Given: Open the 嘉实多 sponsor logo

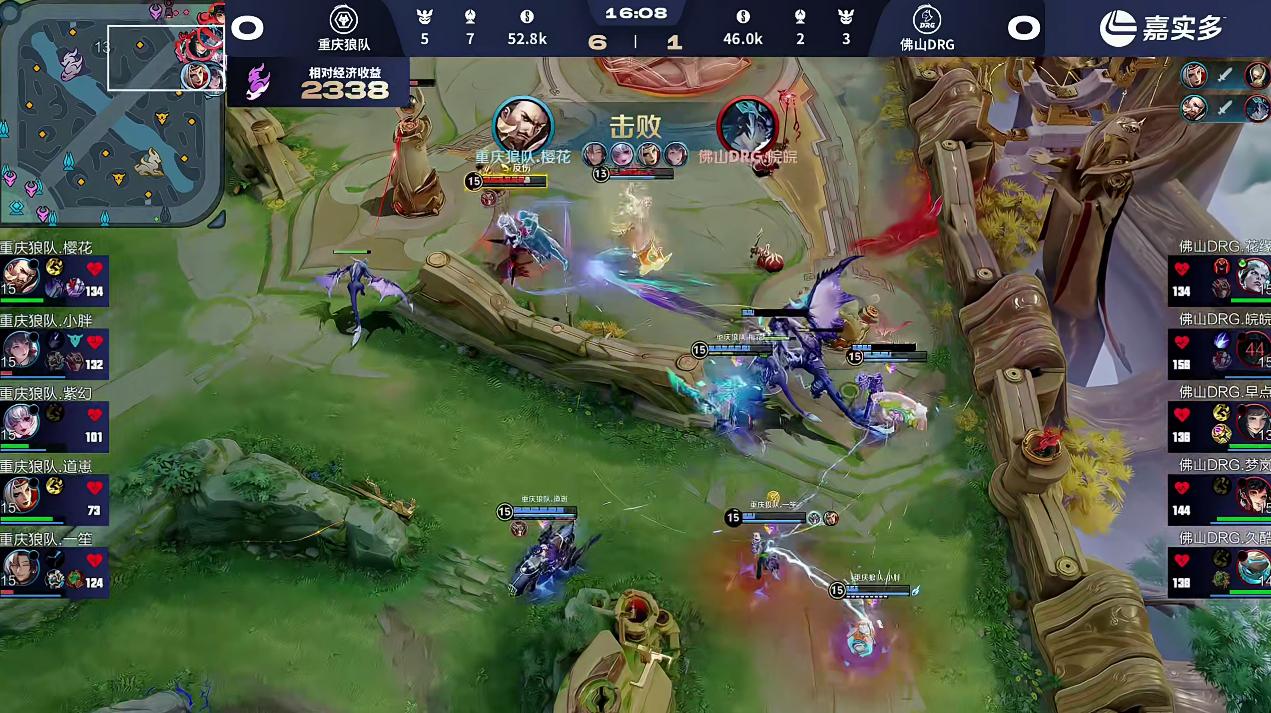Looking at the screenshot, I should (1162, 27).
